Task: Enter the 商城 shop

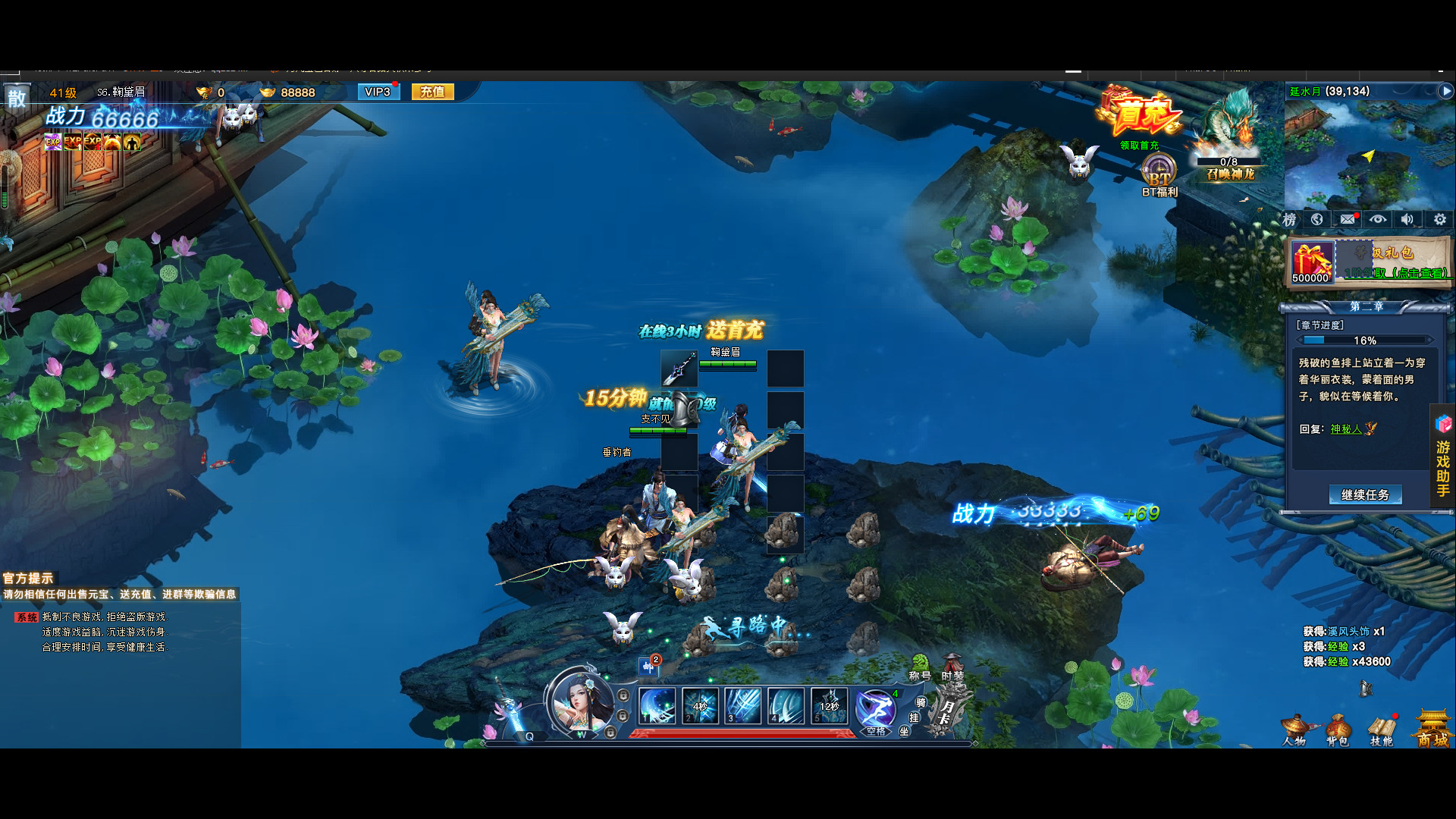Action: pos(1432,730)
